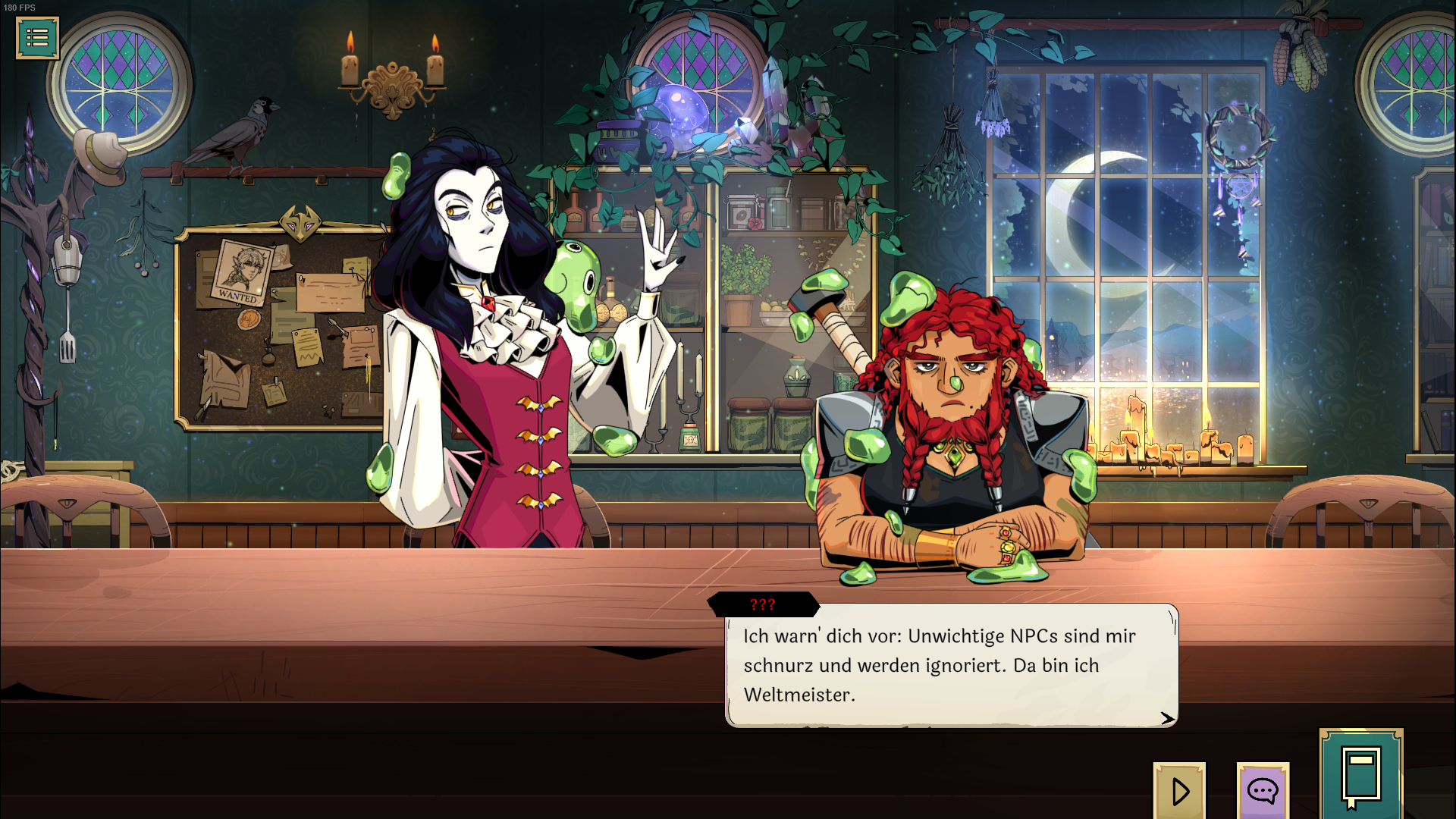Click the play triangle auto-advance button
This screenshot has height=819, width=1456.
point(1179,790)
